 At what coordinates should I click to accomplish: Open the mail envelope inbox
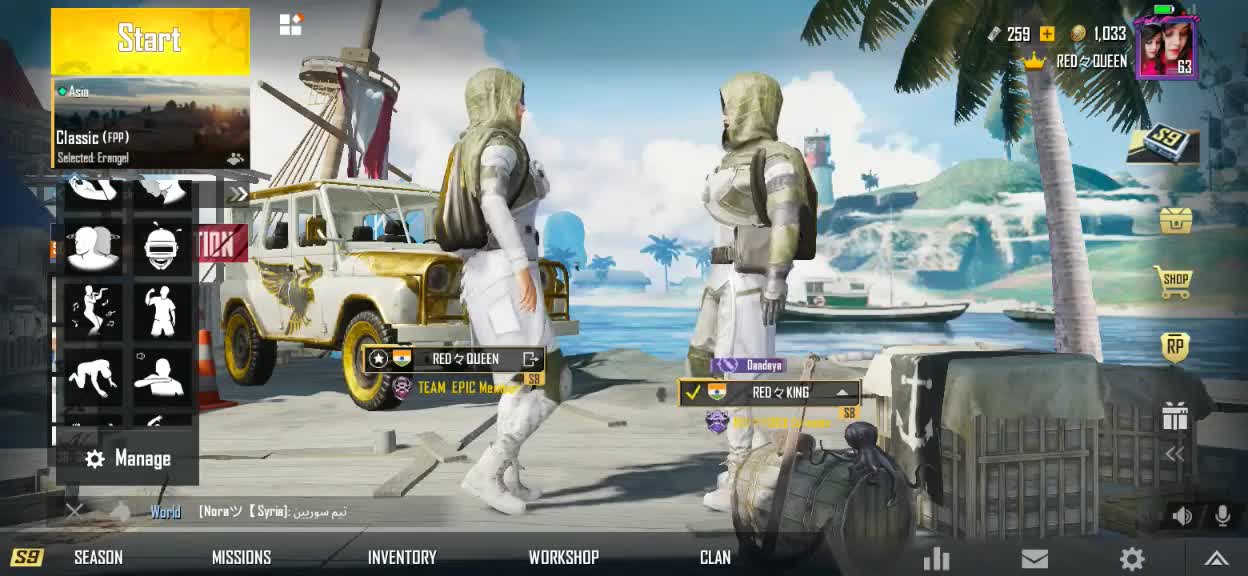[x=1034, y=558]
